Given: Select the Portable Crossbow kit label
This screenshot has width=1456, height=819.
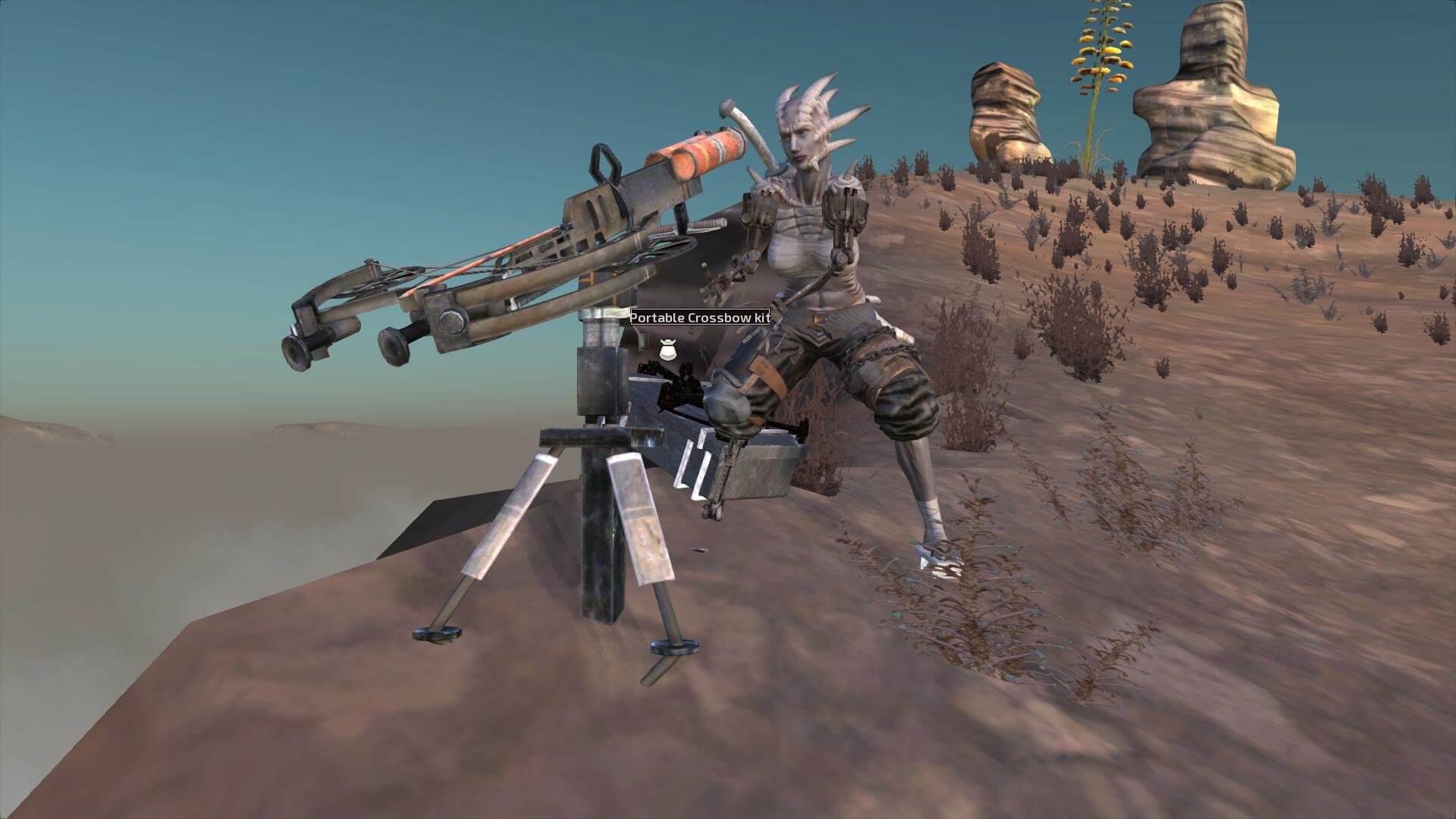Looking at the screenshot, I should (x=698, y=318).
